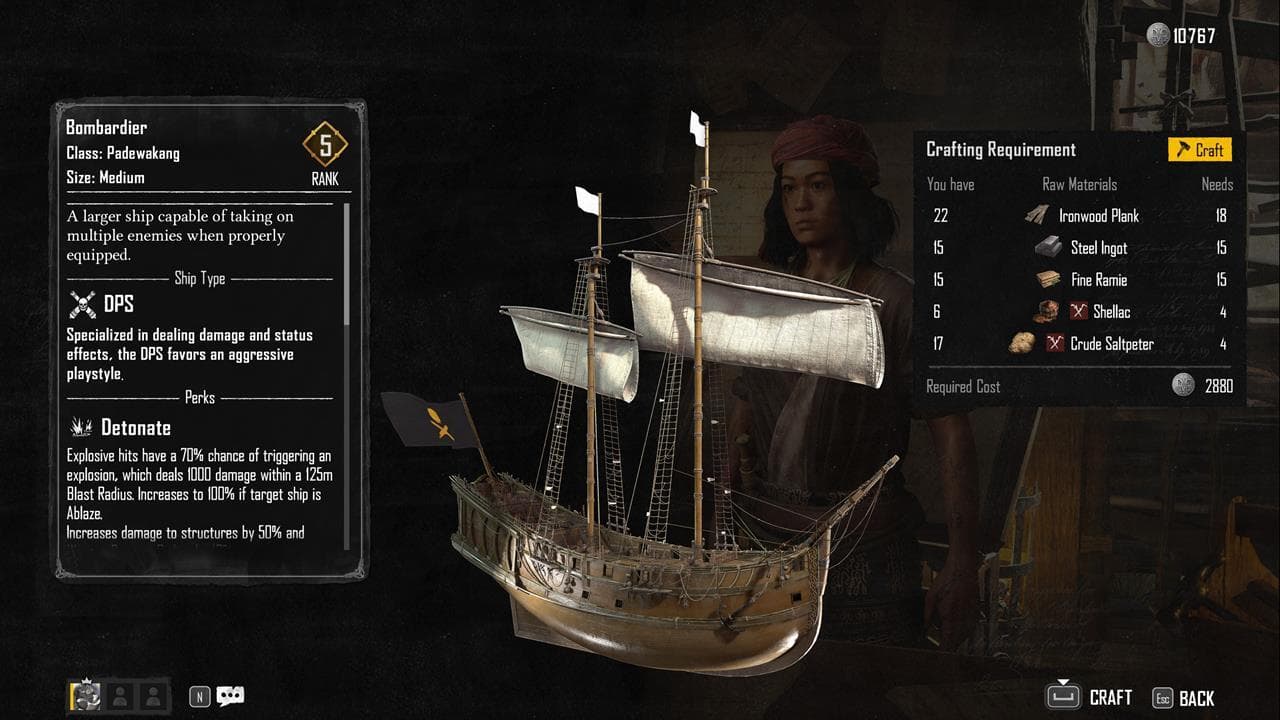Screen dimensions: 1280x720
Task: Click the DPS ship type icon
Action: click(82, 304)
